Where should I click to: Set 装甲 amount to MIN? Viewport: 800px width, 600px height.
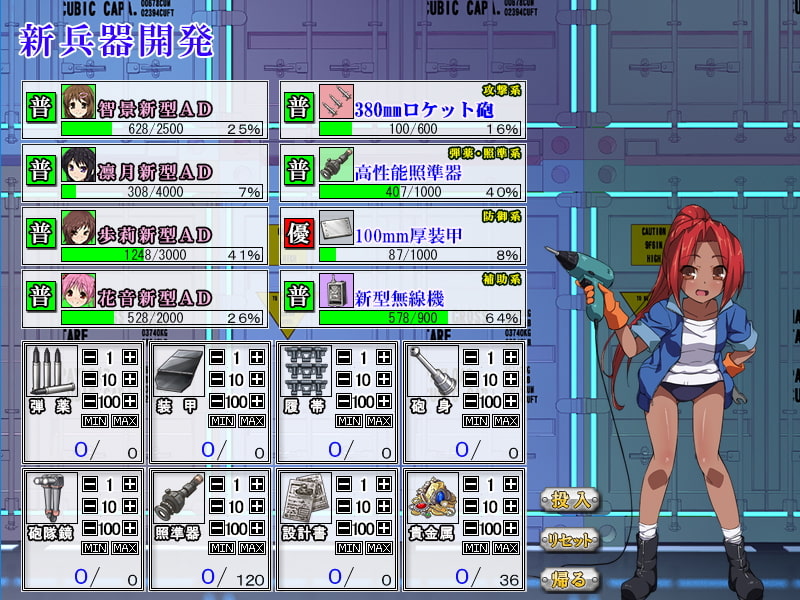point(221,421)
